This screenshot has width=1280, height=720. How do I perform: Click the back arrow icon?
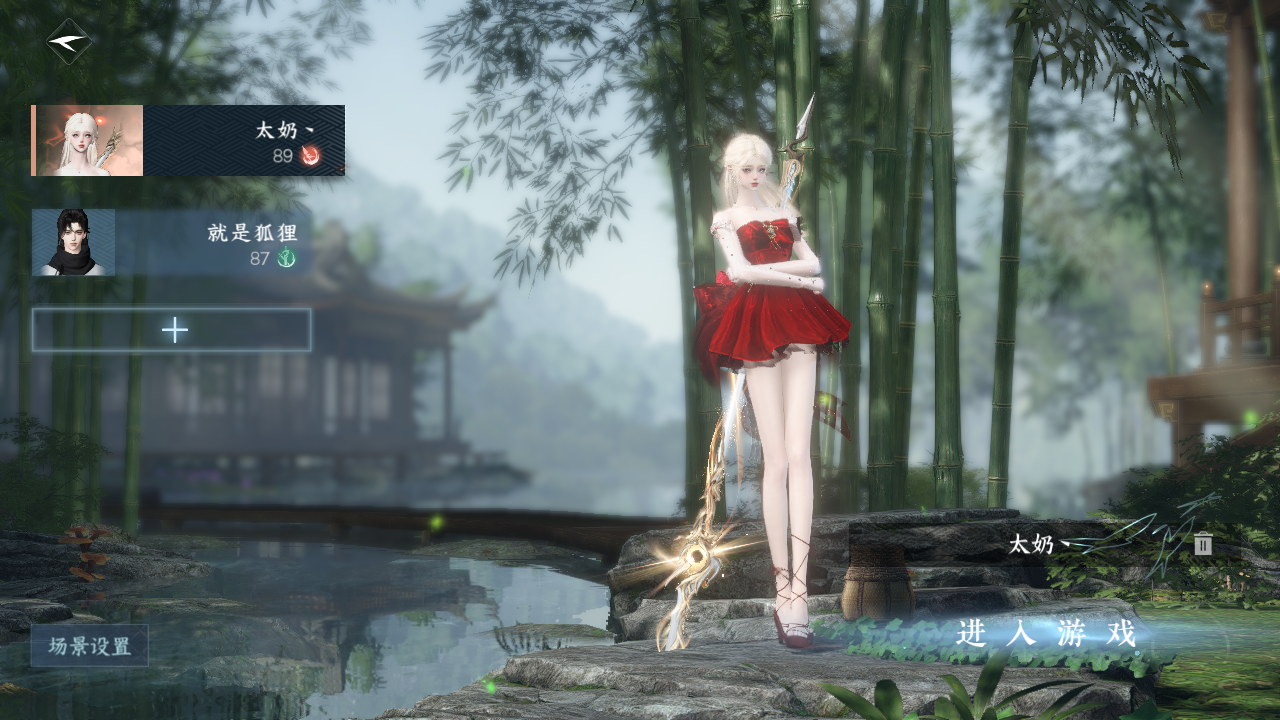[x=68, y=42]
